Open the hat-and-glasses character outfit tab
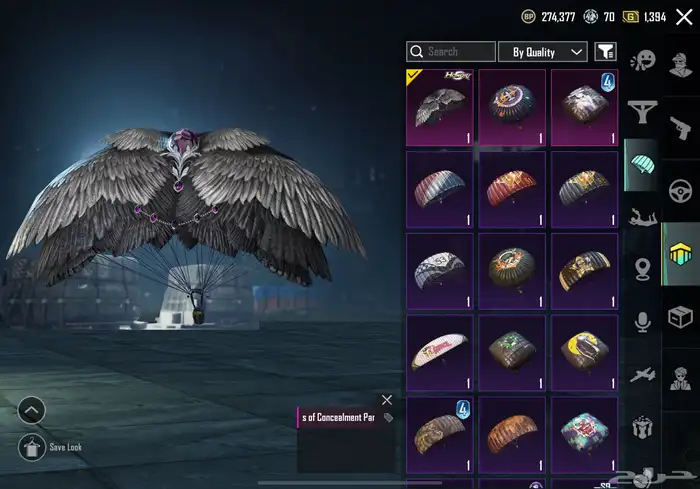This screenshot has height=489, width=700. [681, 60]
